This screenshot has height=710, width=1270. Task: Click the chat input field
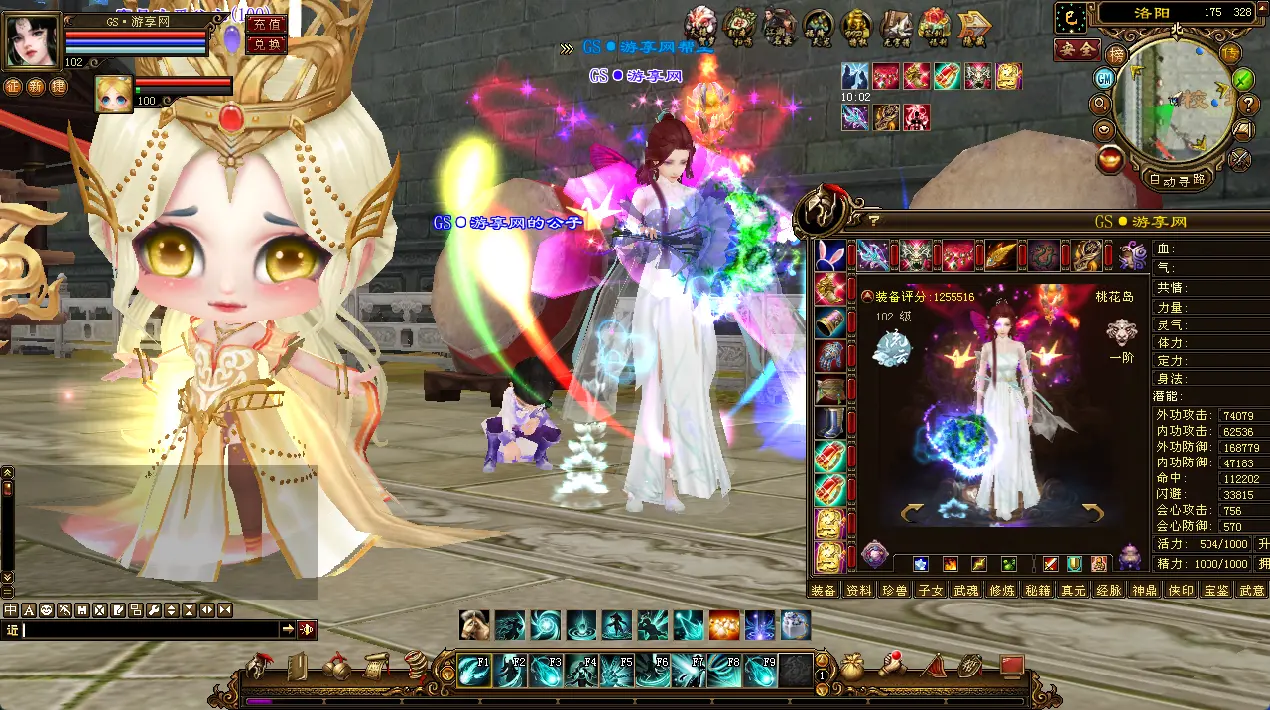pos(150,629)
